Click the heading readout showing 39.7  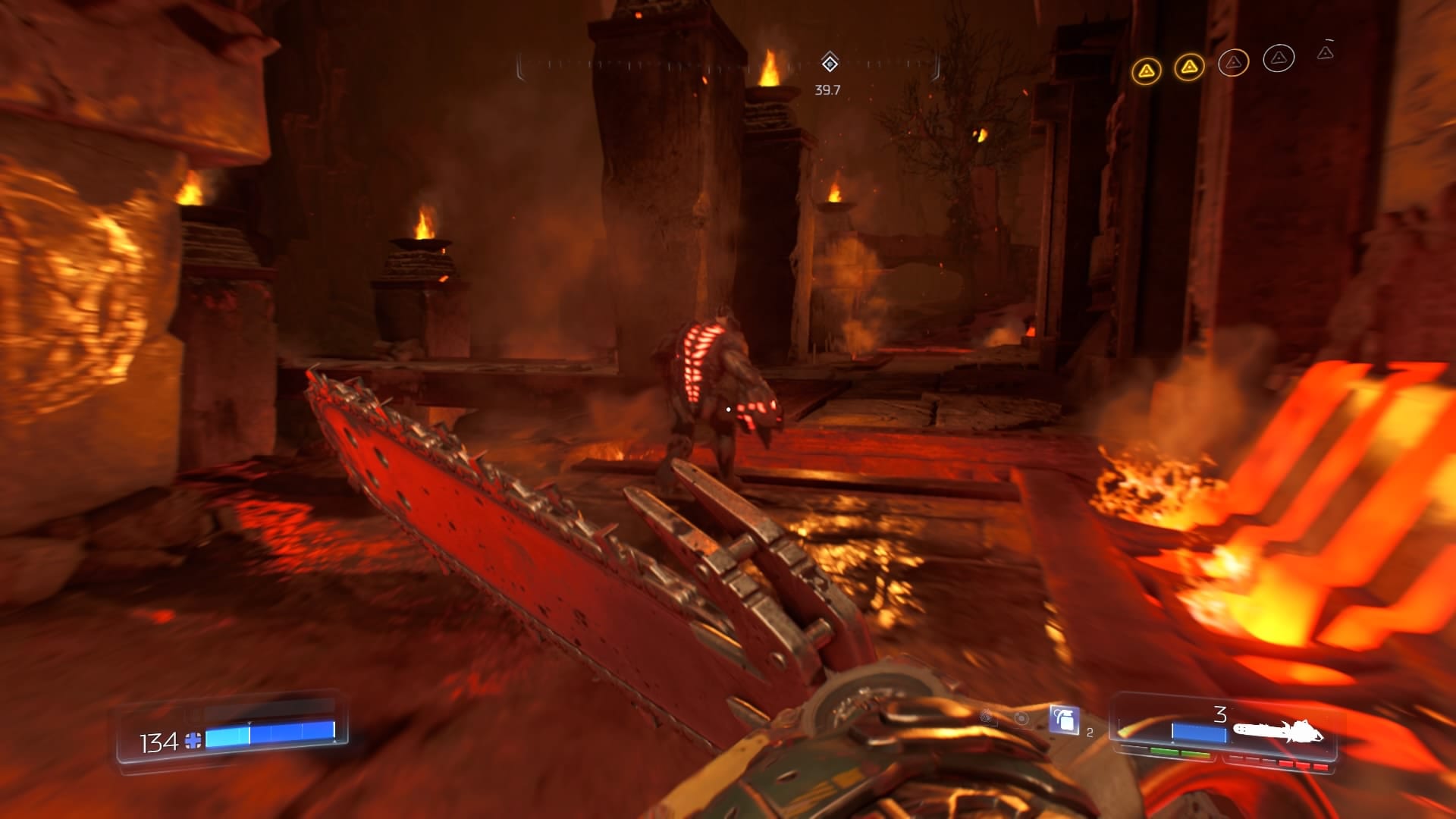point(827,89)
